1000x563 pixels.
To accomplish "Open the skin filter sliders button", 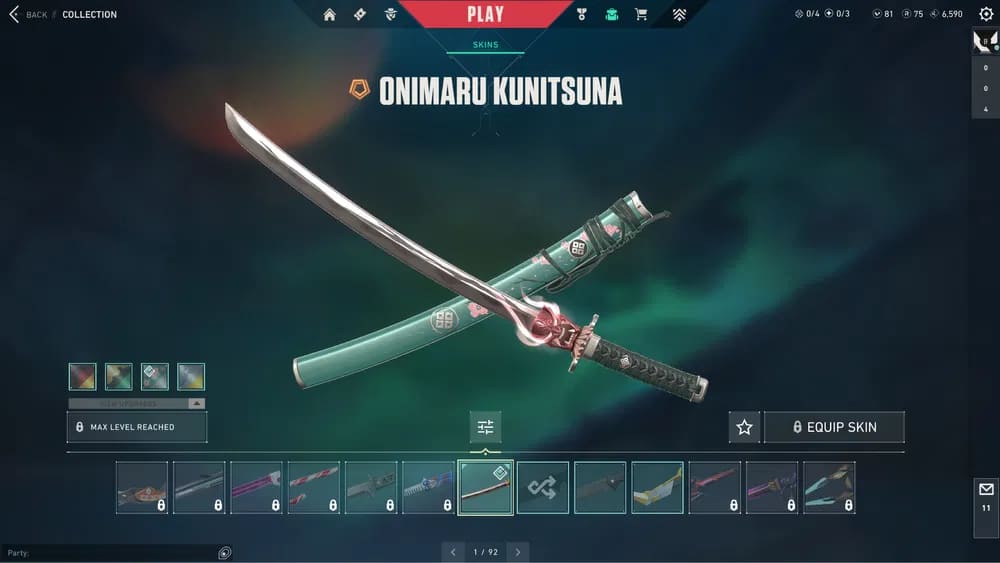I will coord(485,427).
